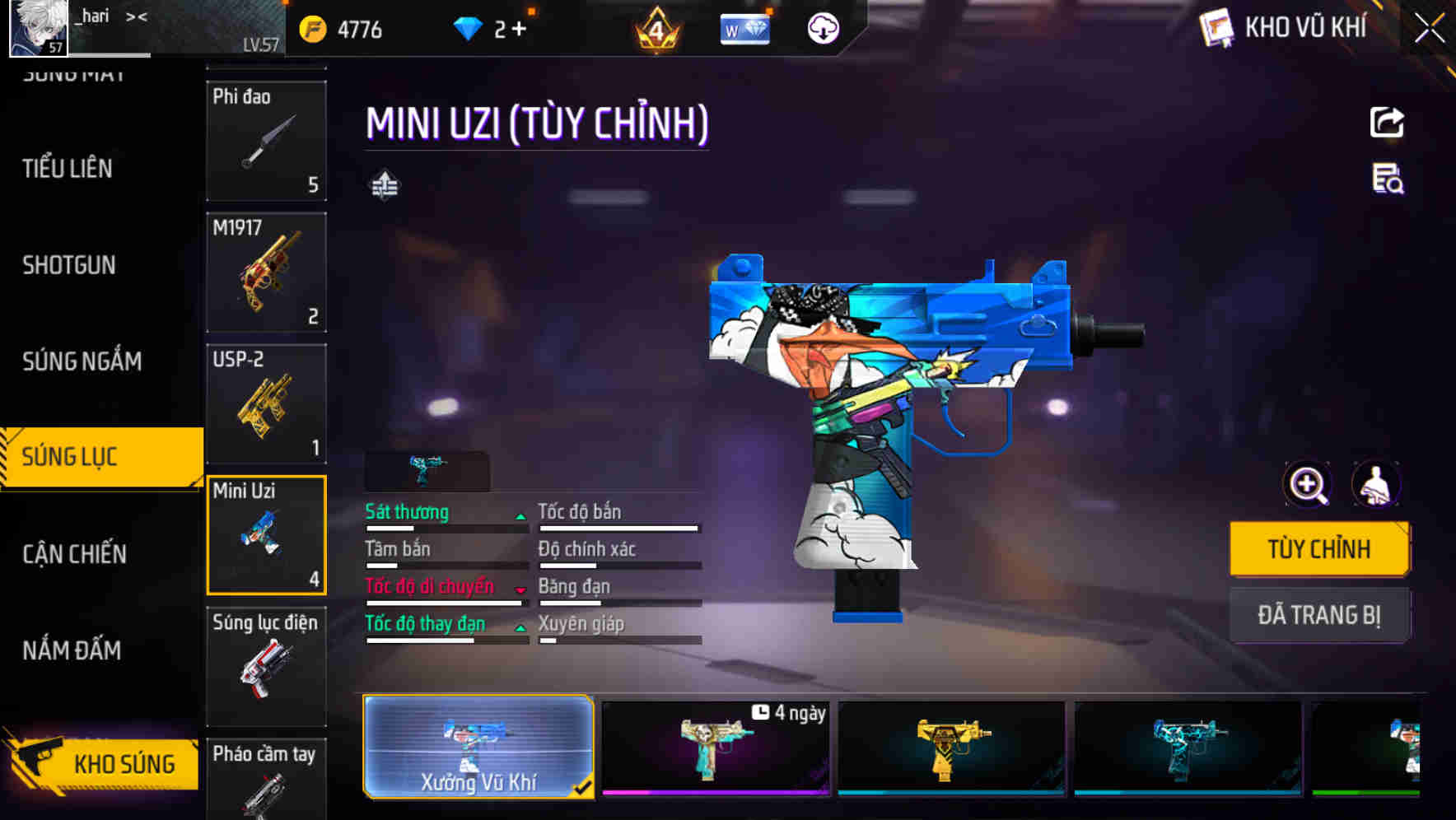Screen dimensions: 1456x820
Task: Choose the CẬN CHIẾN category
Action: (74, 554)
